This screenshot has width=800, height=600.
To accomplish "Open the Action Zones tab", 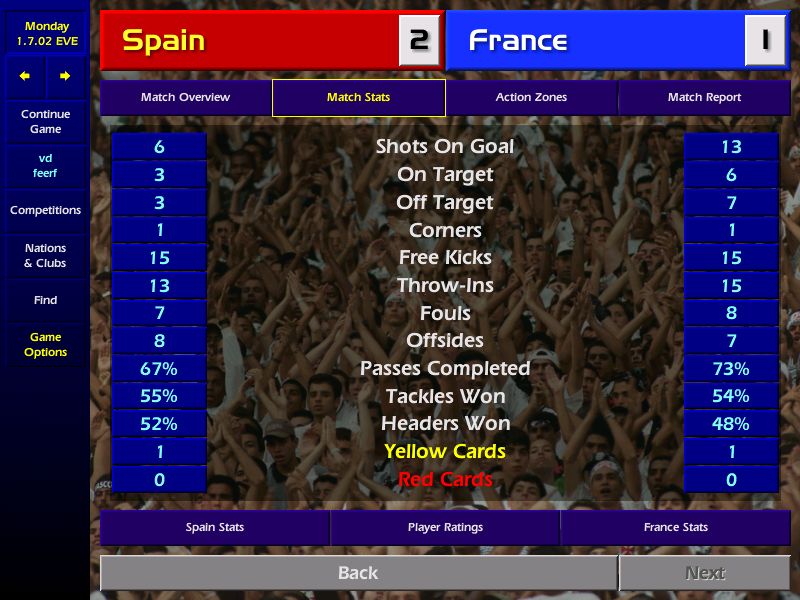I will 531,98.
